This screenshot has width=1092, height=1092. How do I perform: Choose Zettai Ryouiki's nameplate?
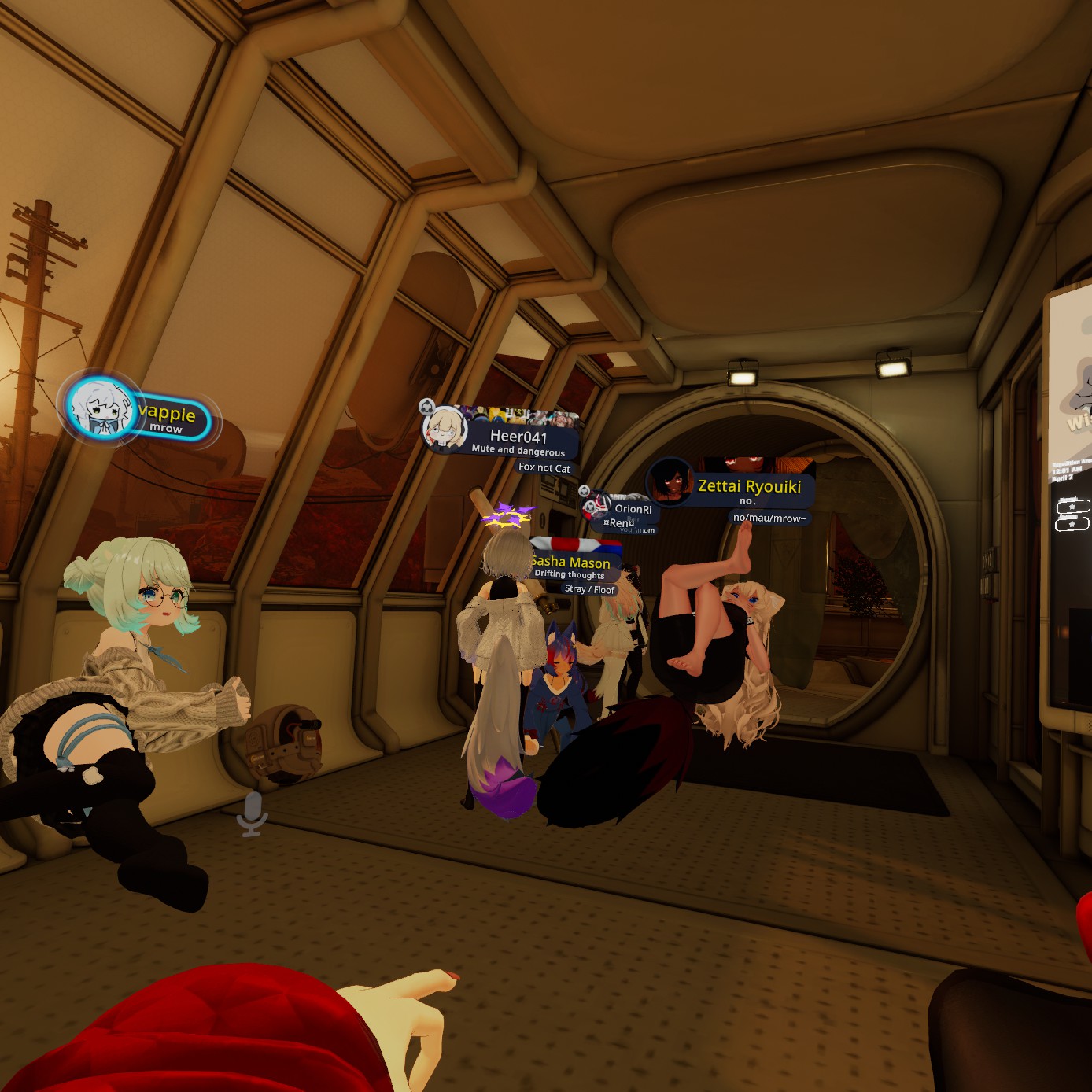tap(747, 487)
